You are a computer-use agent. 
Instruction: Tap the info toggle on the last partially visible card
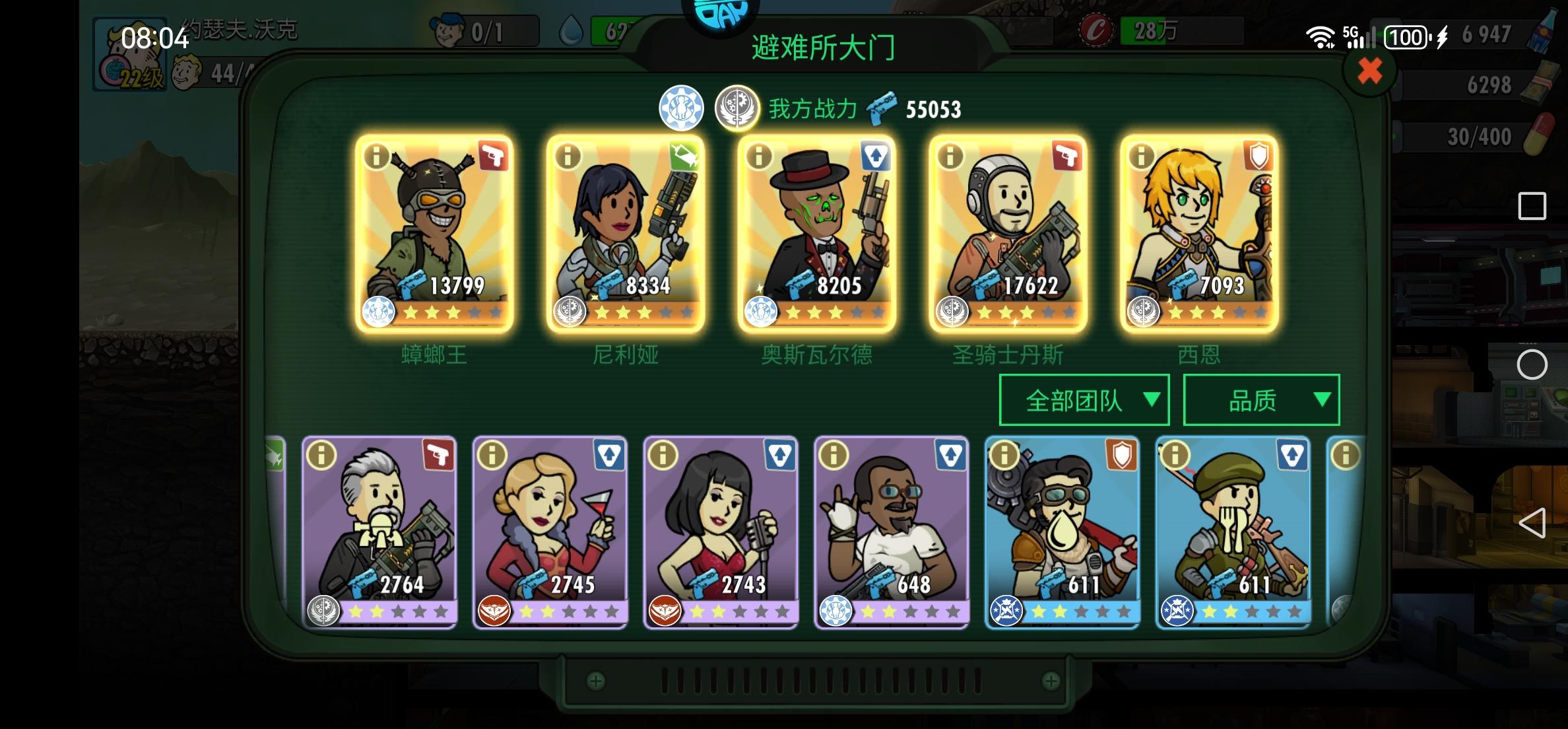[x=1347, y=454]
